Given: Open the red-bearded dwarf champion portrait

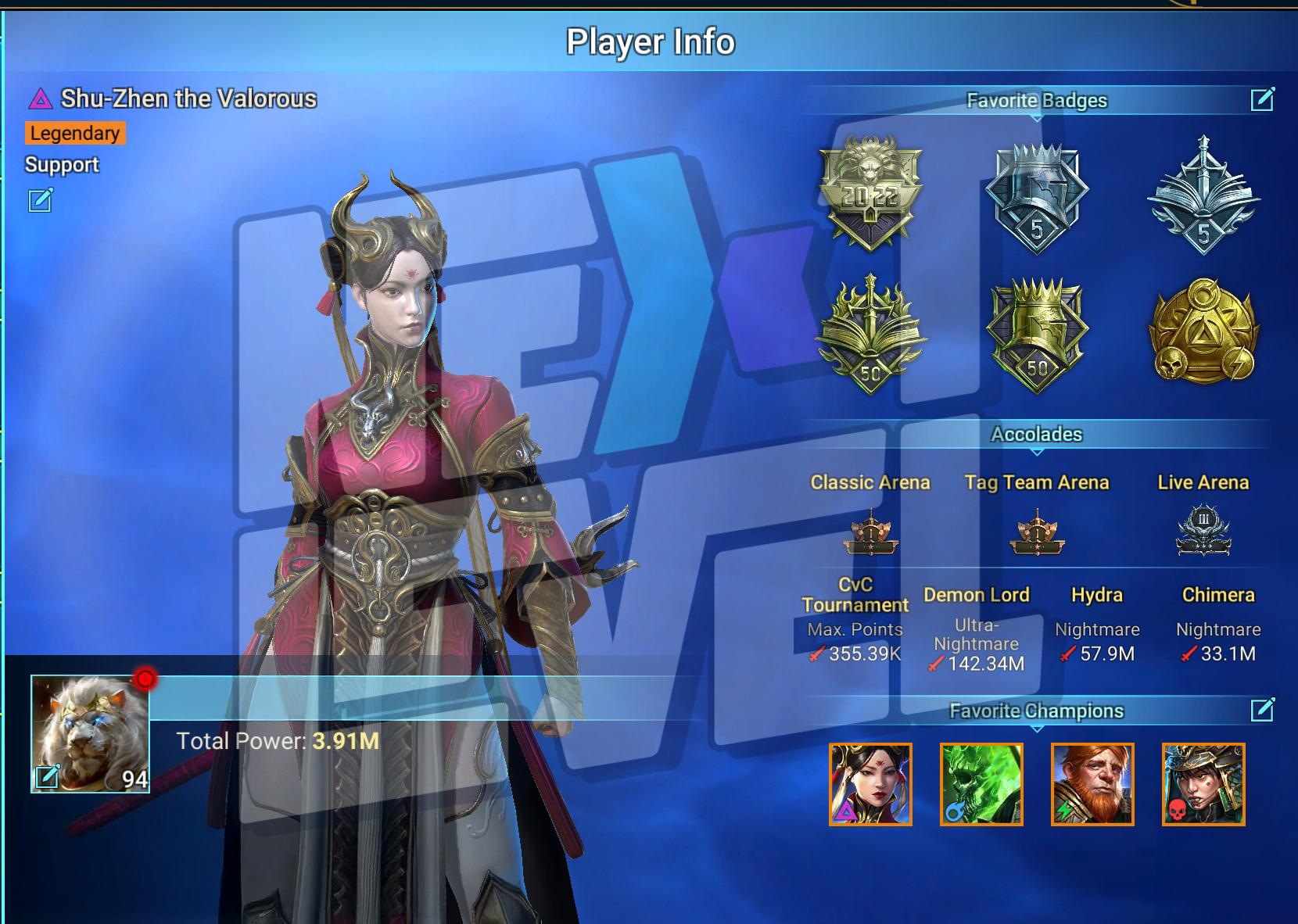Looking at the screenshot, I should [x=1092, y=784].
